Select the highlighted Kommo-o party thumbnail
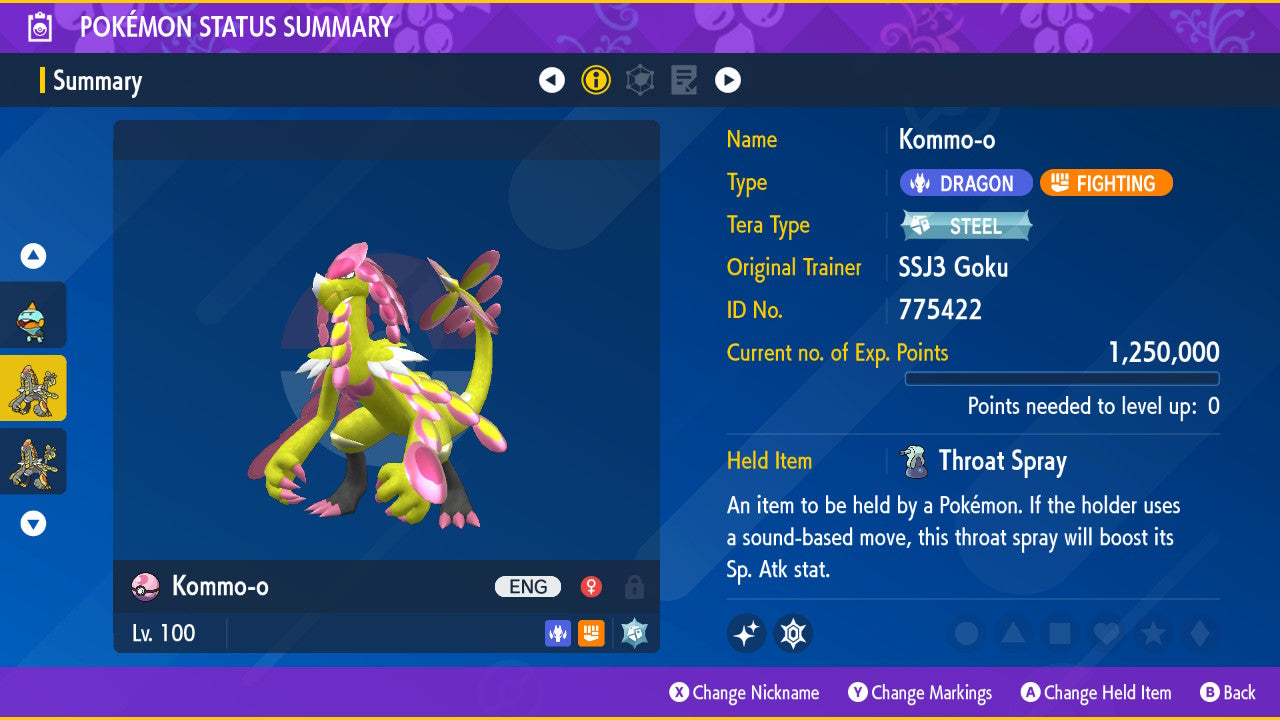 pos(33,388)
